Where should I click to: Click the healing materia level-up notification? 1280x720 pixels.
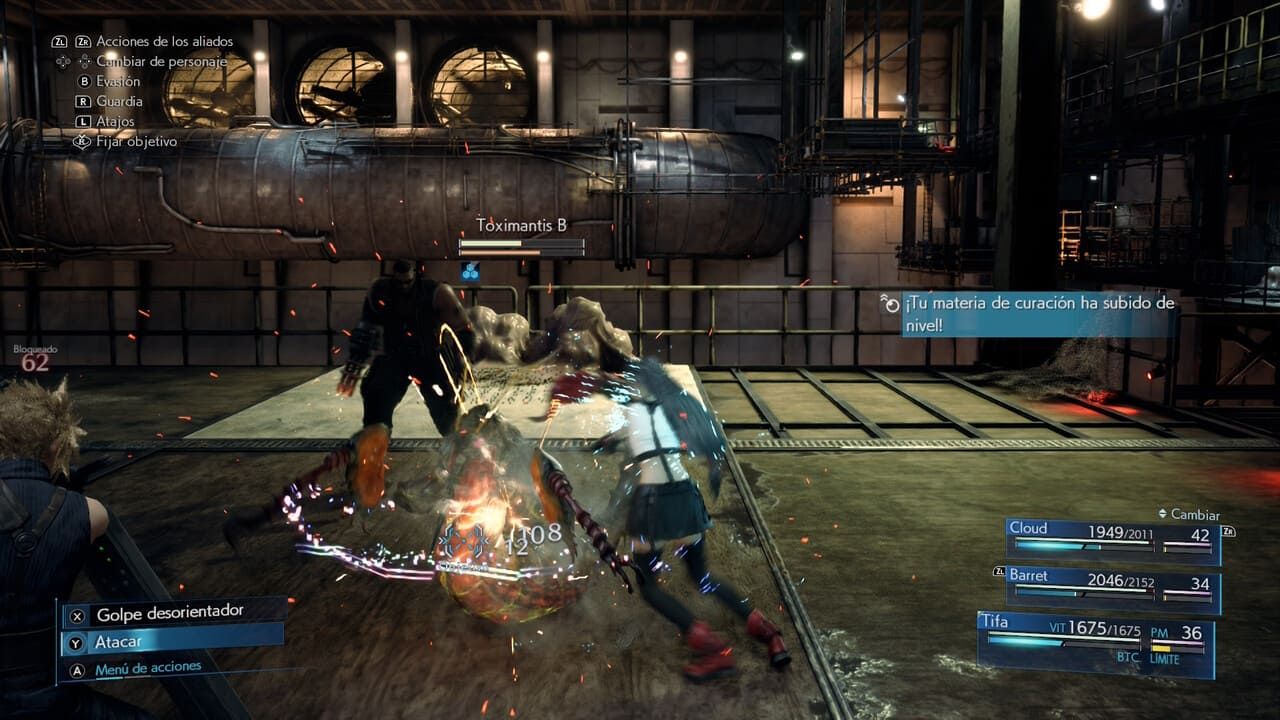1037,312
